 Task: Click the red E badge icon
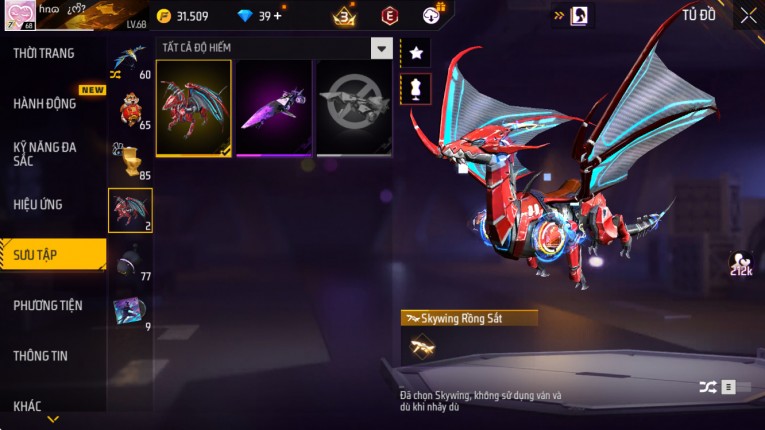390,16
